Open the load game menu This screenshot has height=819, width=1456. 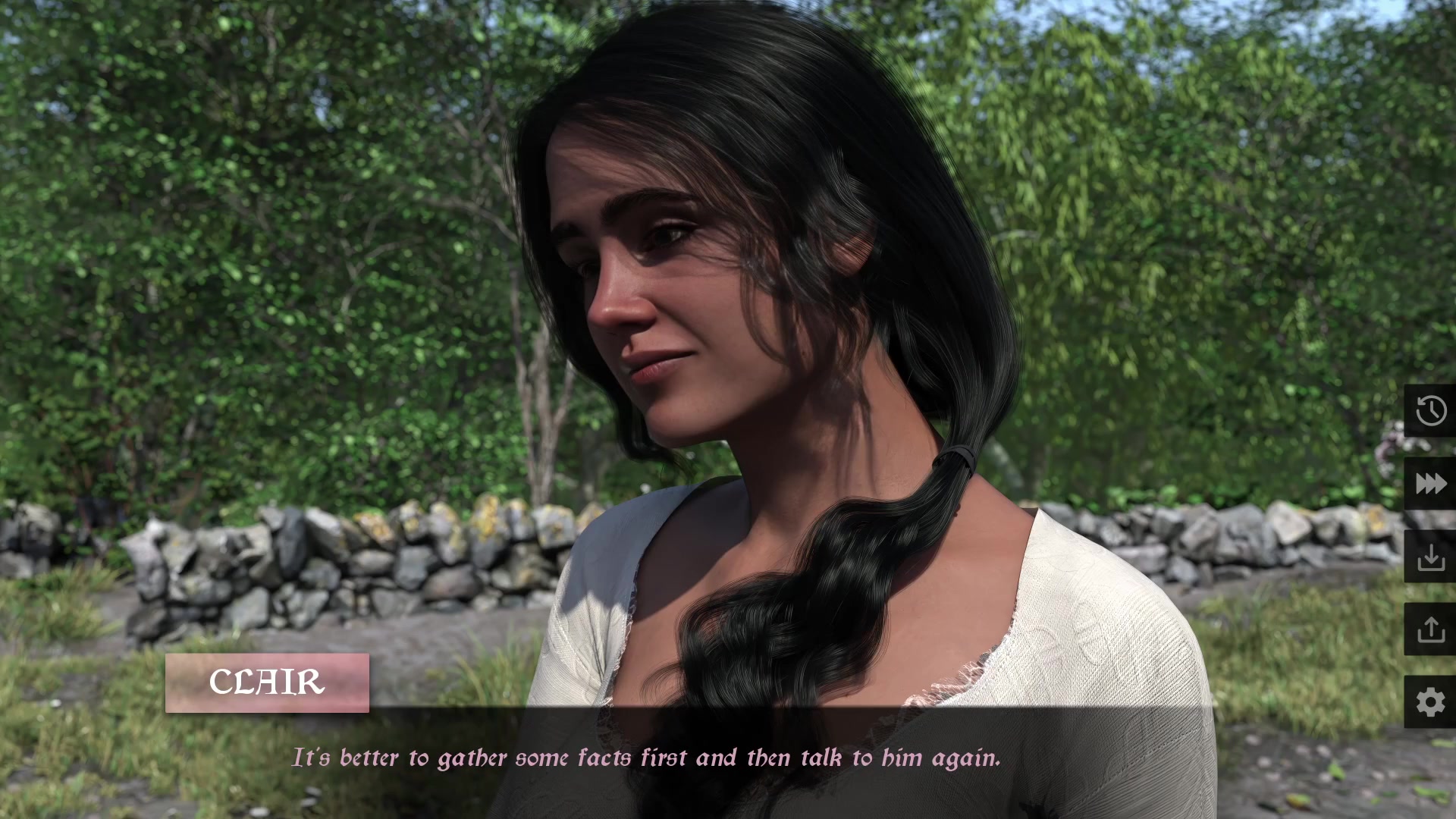click(1430, 629)
